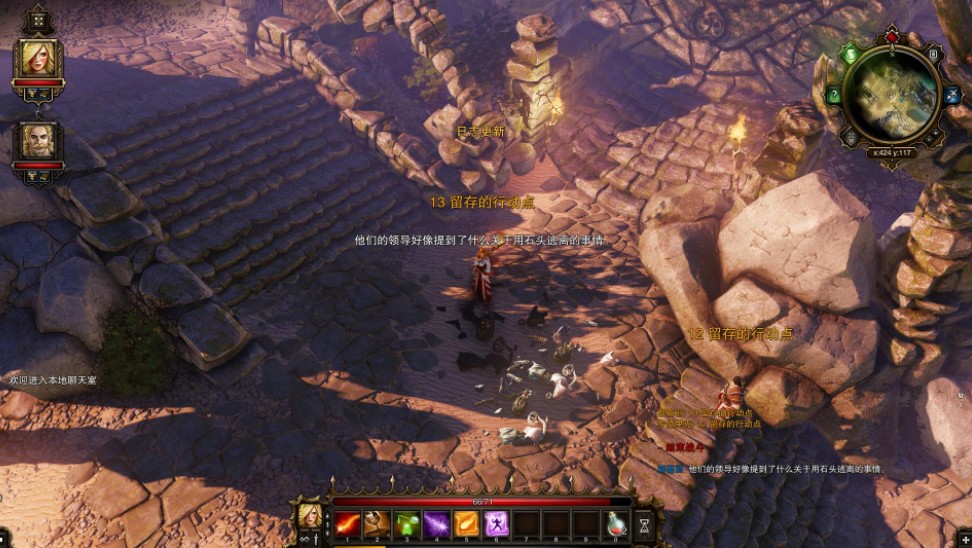972x548 pixels.
Task: Use the brown character skill in slot 2
Action: point(377,522)
